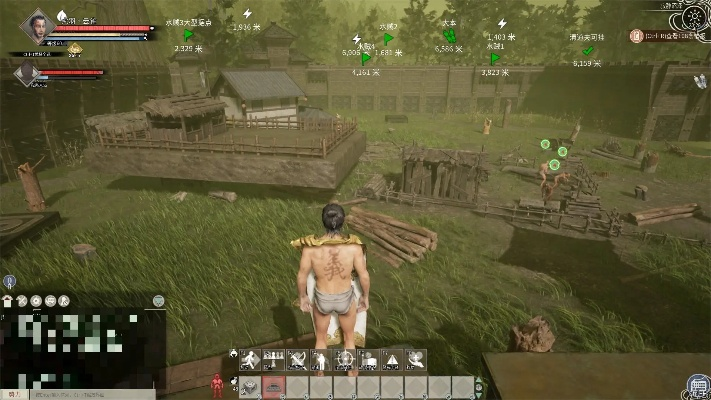Screen dimensions: 711x400
Task: Select the running figure skill icon
Action: (x=248, y=360)
